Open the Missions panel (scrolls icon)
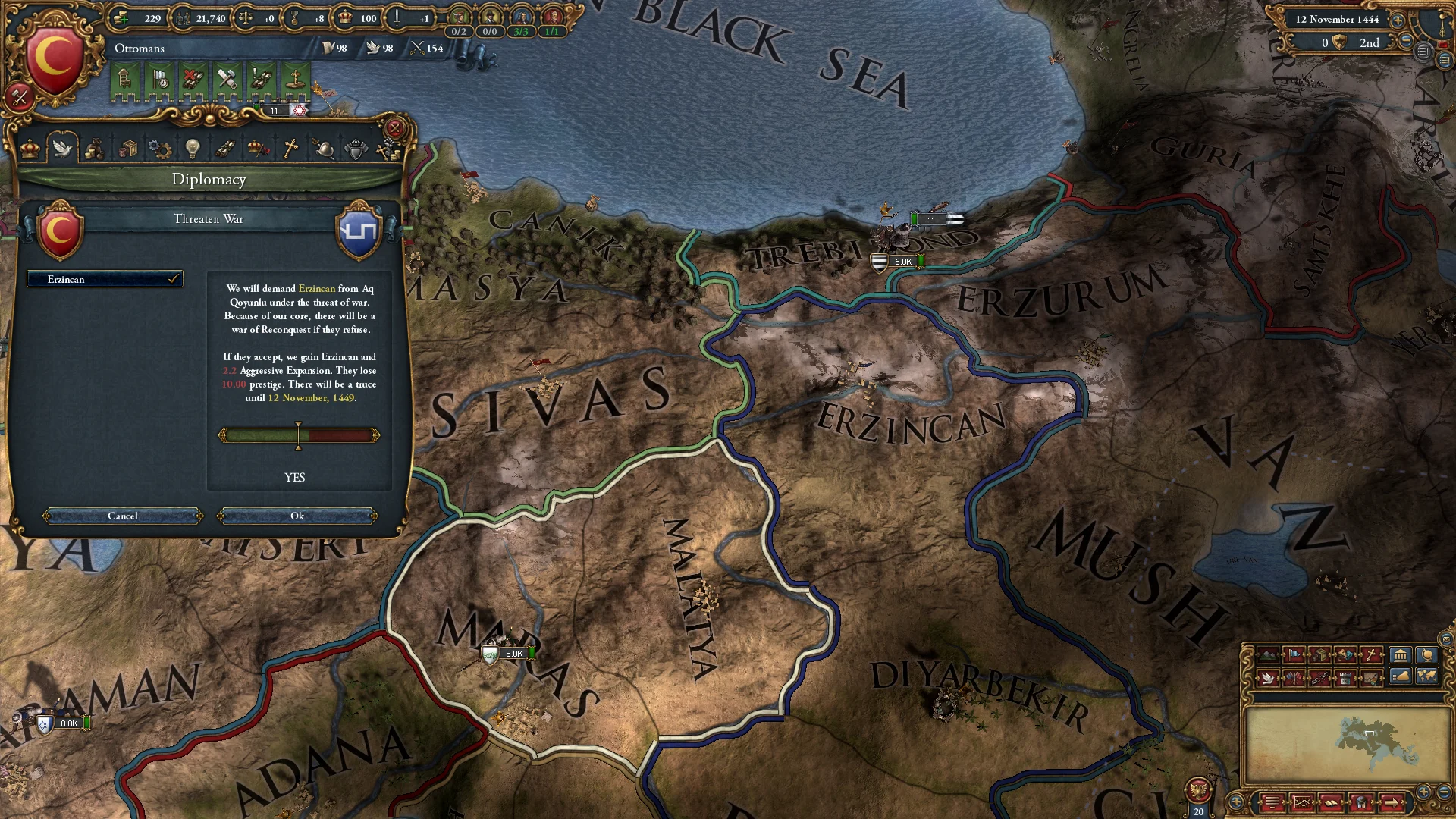The height and width of the screenshot is (819, 1456). pyautogui.click(x=224, y=149)
